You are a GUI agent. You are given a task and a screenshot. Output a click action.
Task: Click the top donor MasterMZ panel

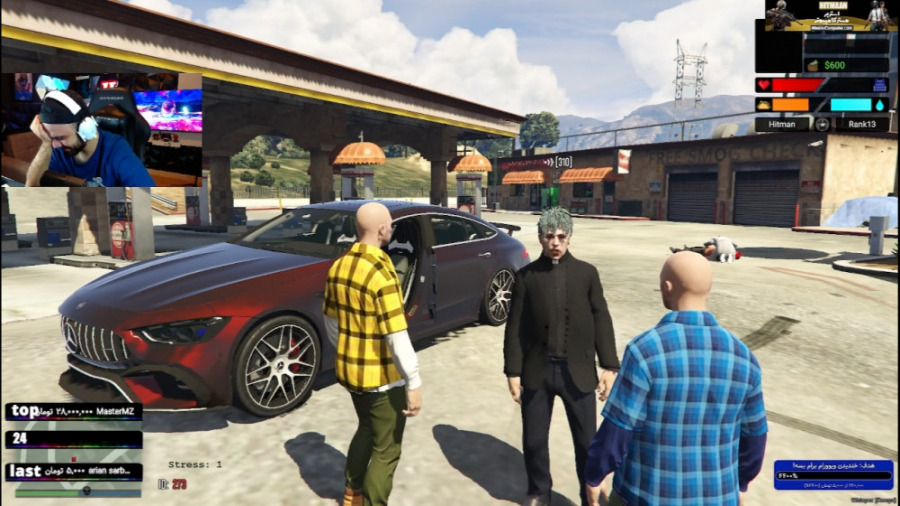click(x=74, y=411)
